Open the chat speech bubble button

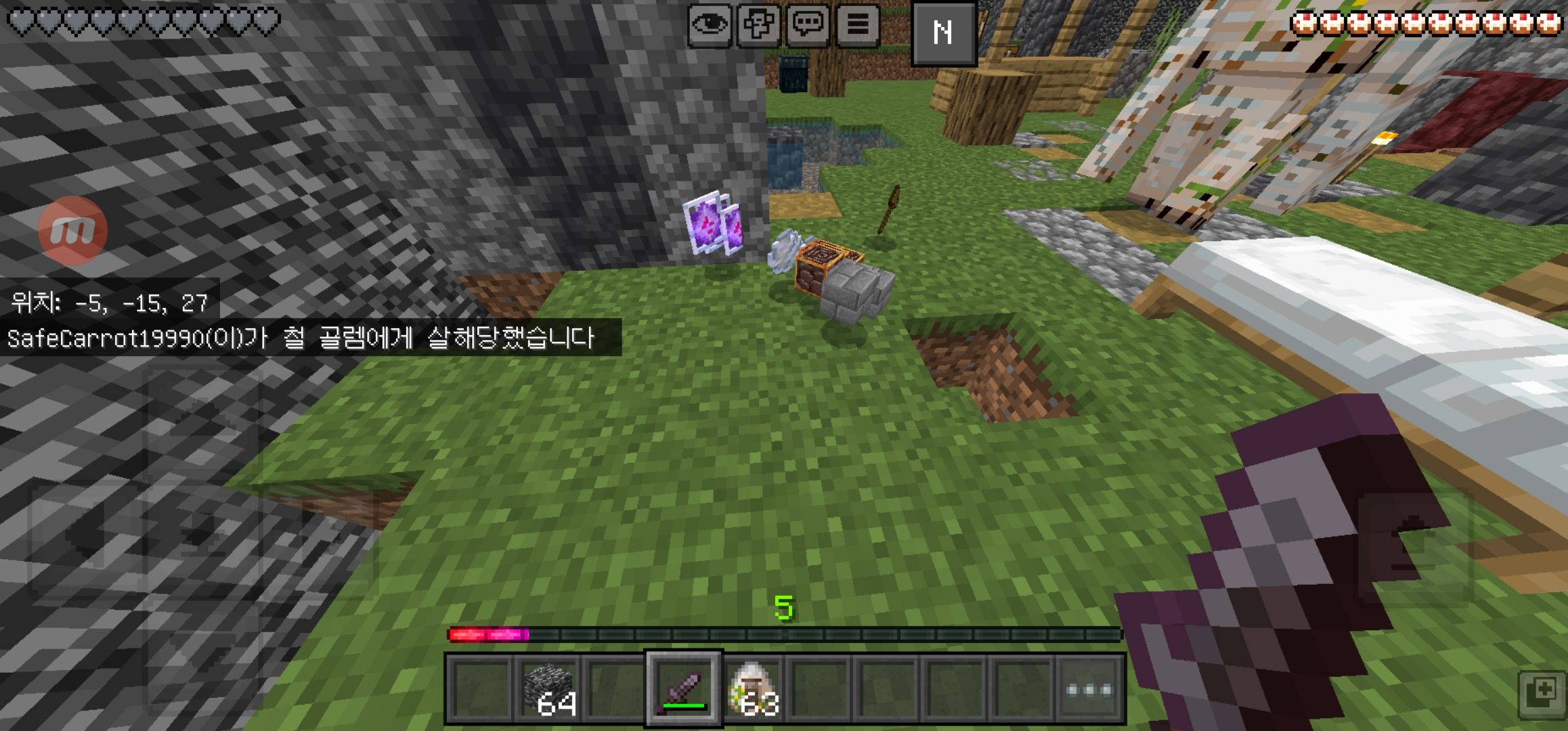pyautogui.click(x=808, y=26)
